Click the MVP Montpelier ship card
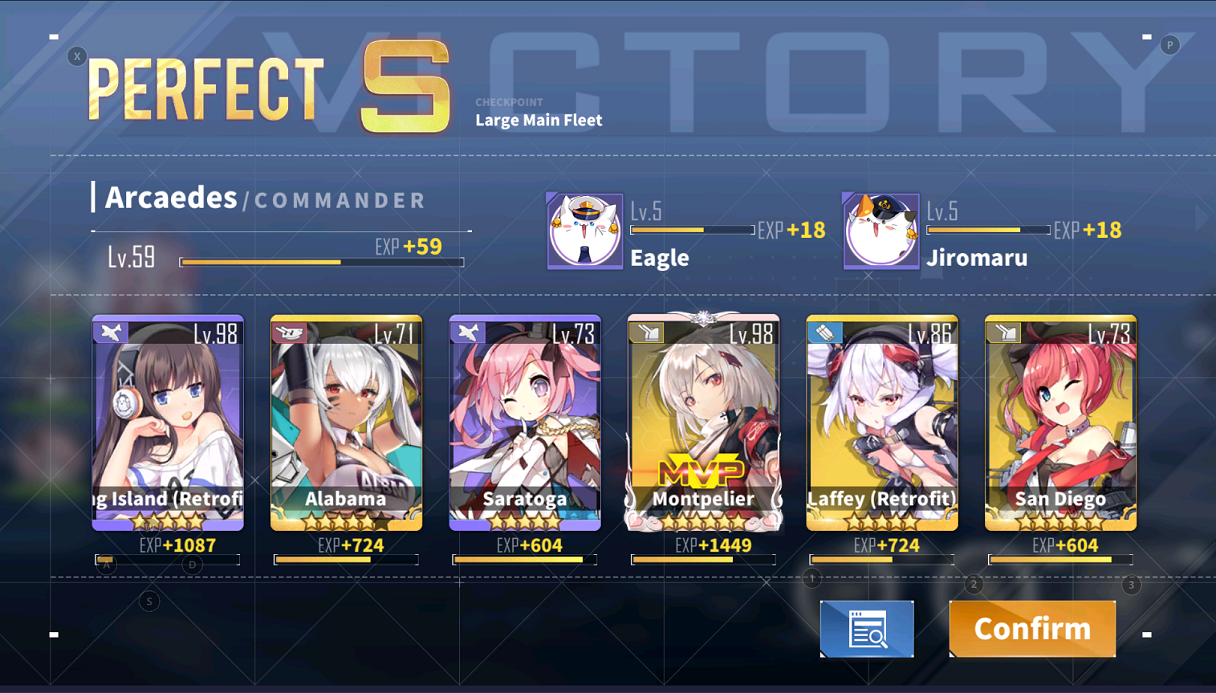This screenshot has width=1216, height=693. 703,422
